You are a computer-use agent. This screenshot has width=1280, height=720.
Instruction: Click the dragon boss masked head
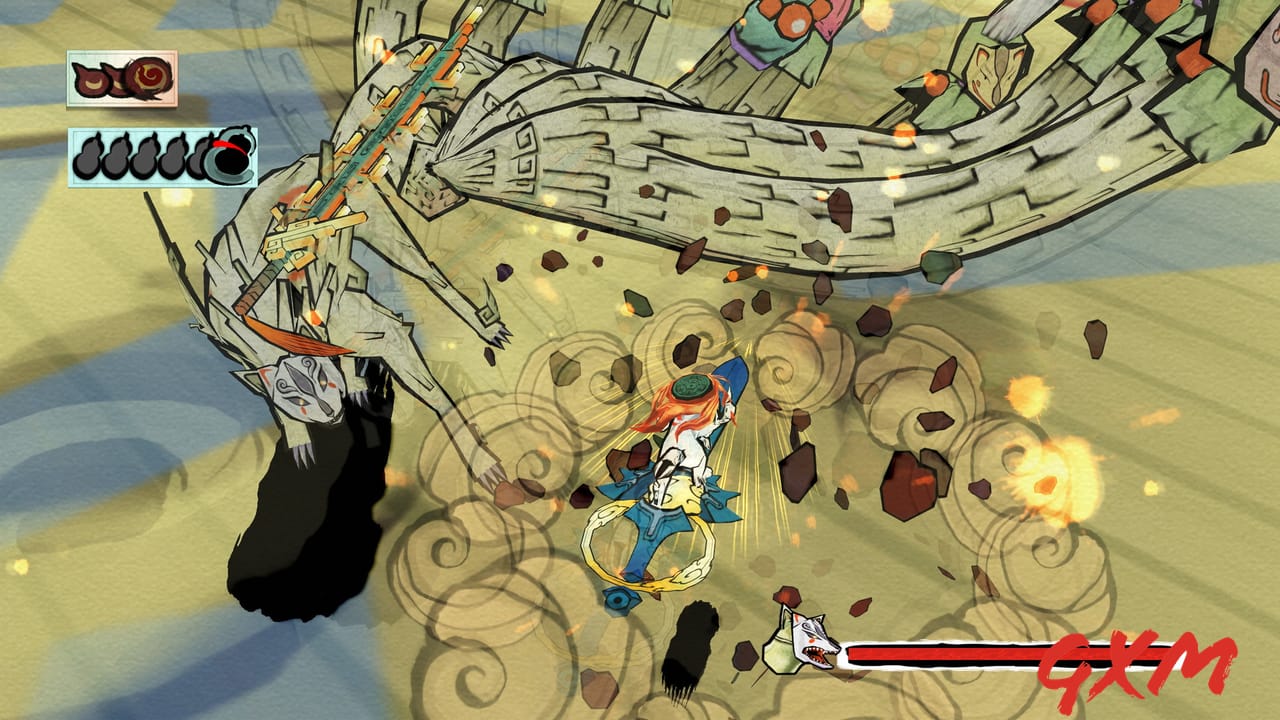(x=310, y=390)
